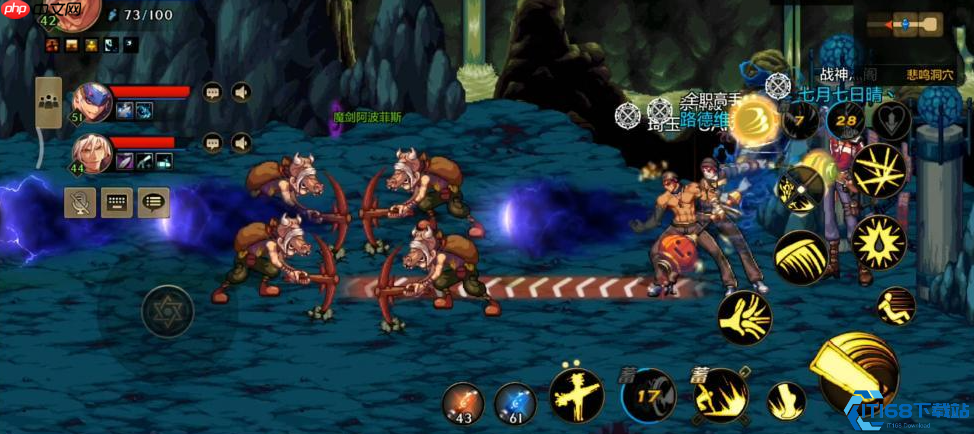Use the red HP potion
974x434 pixels.
(x=462, y=402)
